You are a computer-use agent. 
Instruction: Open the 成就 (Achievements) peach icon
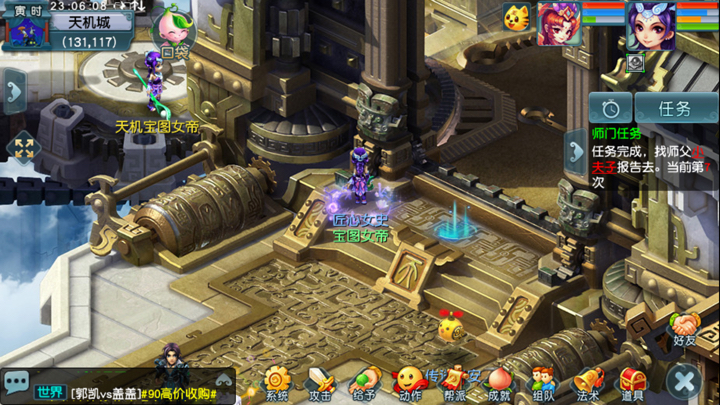click(x=499, y=382)
